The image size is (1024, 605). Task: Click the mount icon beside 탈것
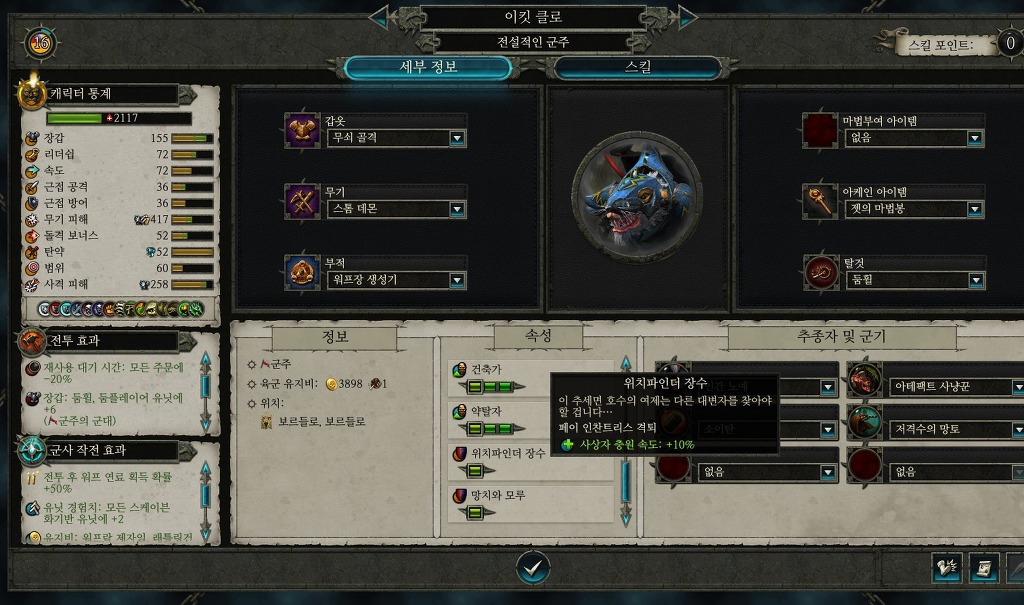[x=820, y=273]
